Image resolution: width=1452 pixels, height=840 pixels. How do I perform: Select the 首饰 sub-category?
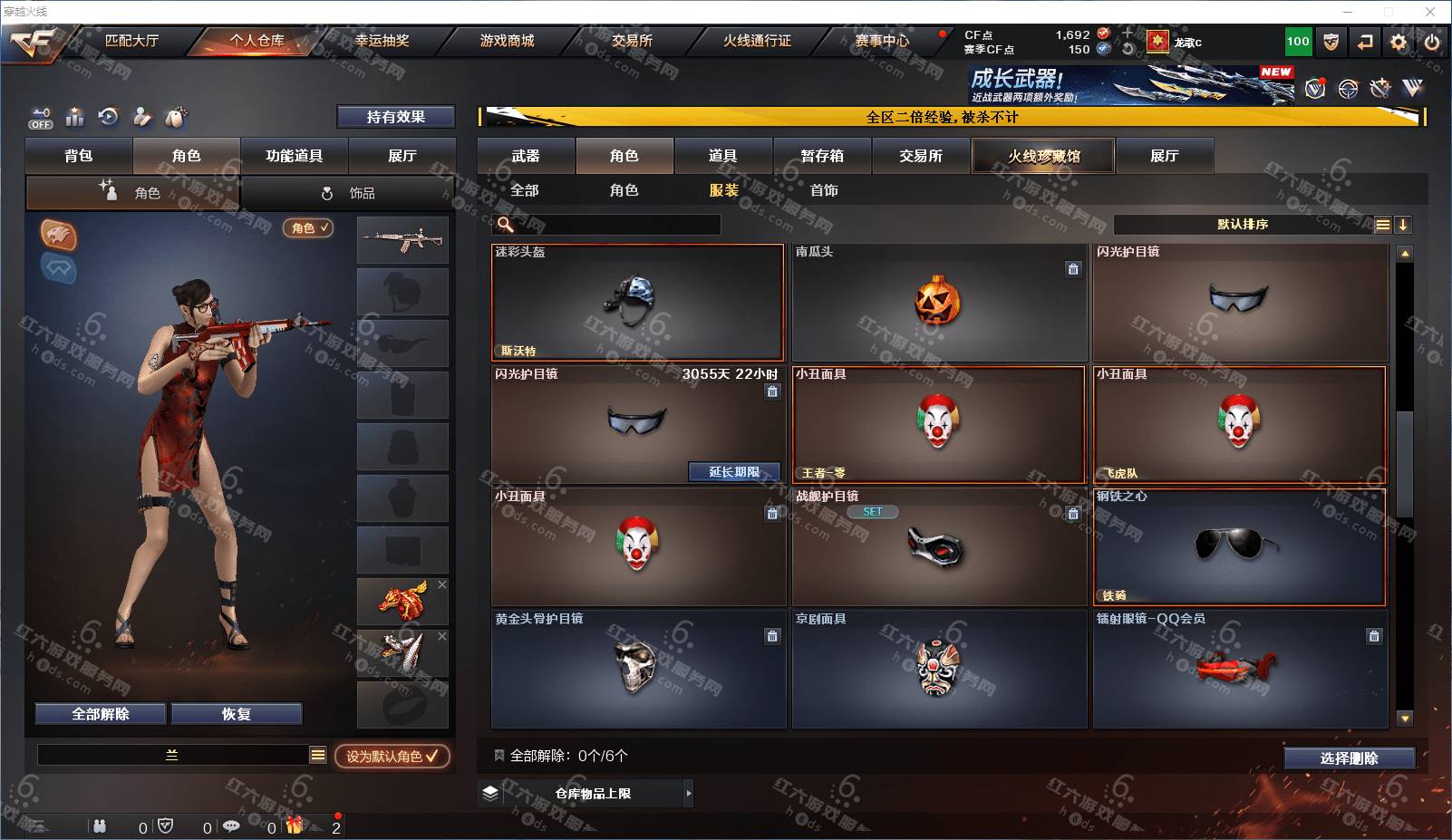pyautogui.click(x=824, y=190)
